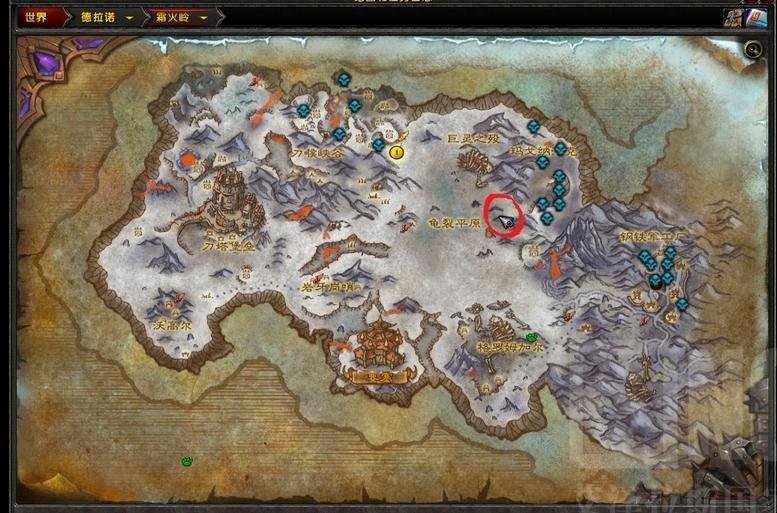The width and height of the screenshot is (777, 513).
Task: Select the yellow quest marker numbered 1
Action: coord(397,152)
